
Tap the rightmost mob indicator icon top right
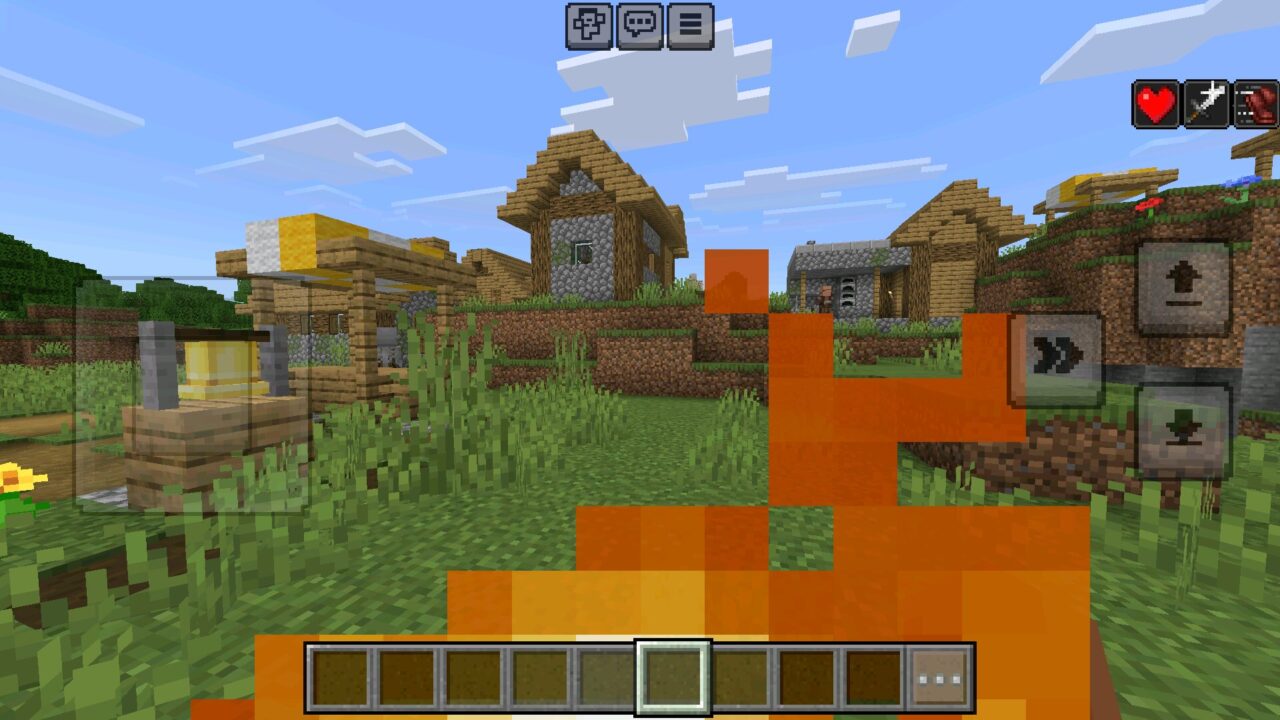[1253, 103]
